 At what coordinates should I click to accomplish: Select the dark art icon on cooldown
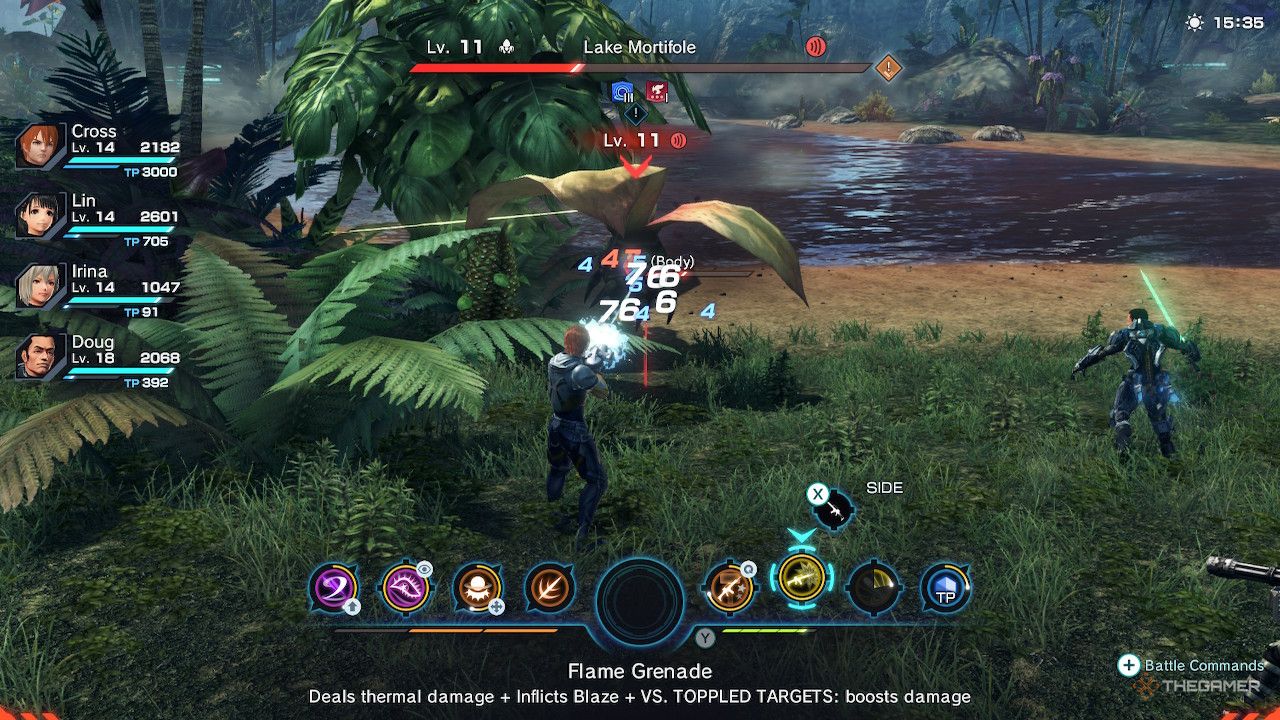[873, 588]
